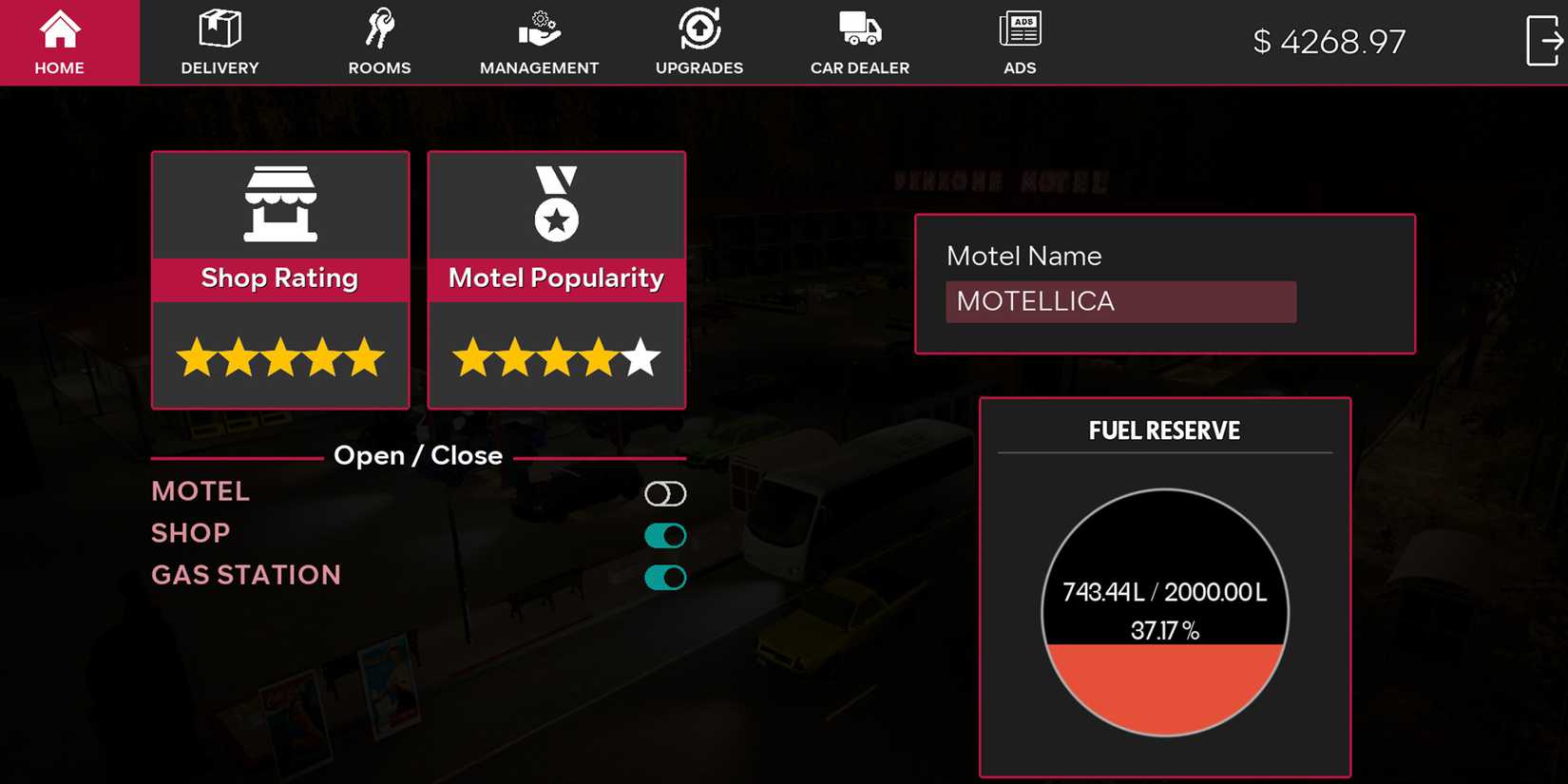Select the Rooms key icon

(x=379, y=27)
